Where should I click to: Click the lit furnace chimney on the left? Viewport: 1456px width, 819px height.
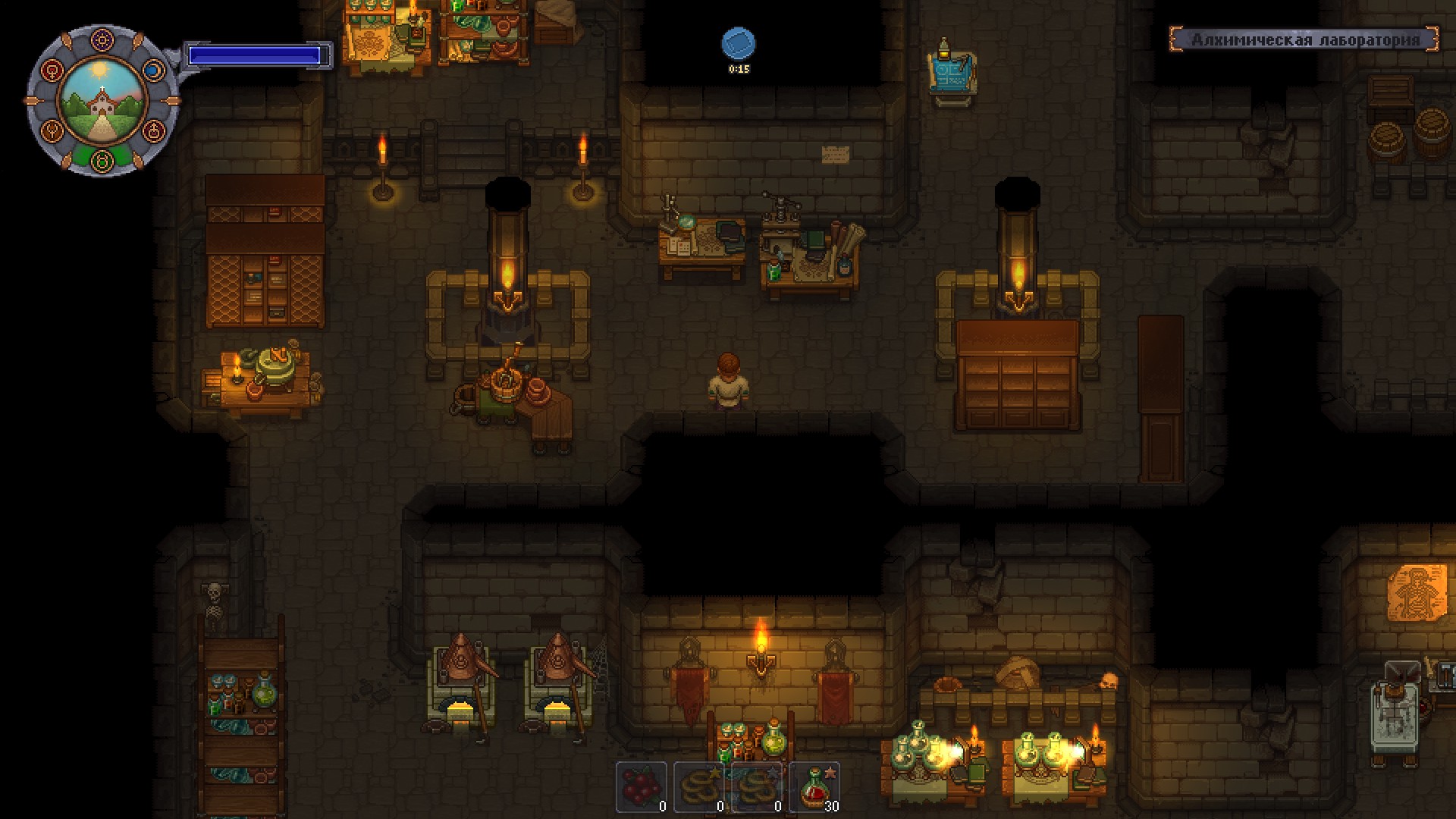coord(507,243)
